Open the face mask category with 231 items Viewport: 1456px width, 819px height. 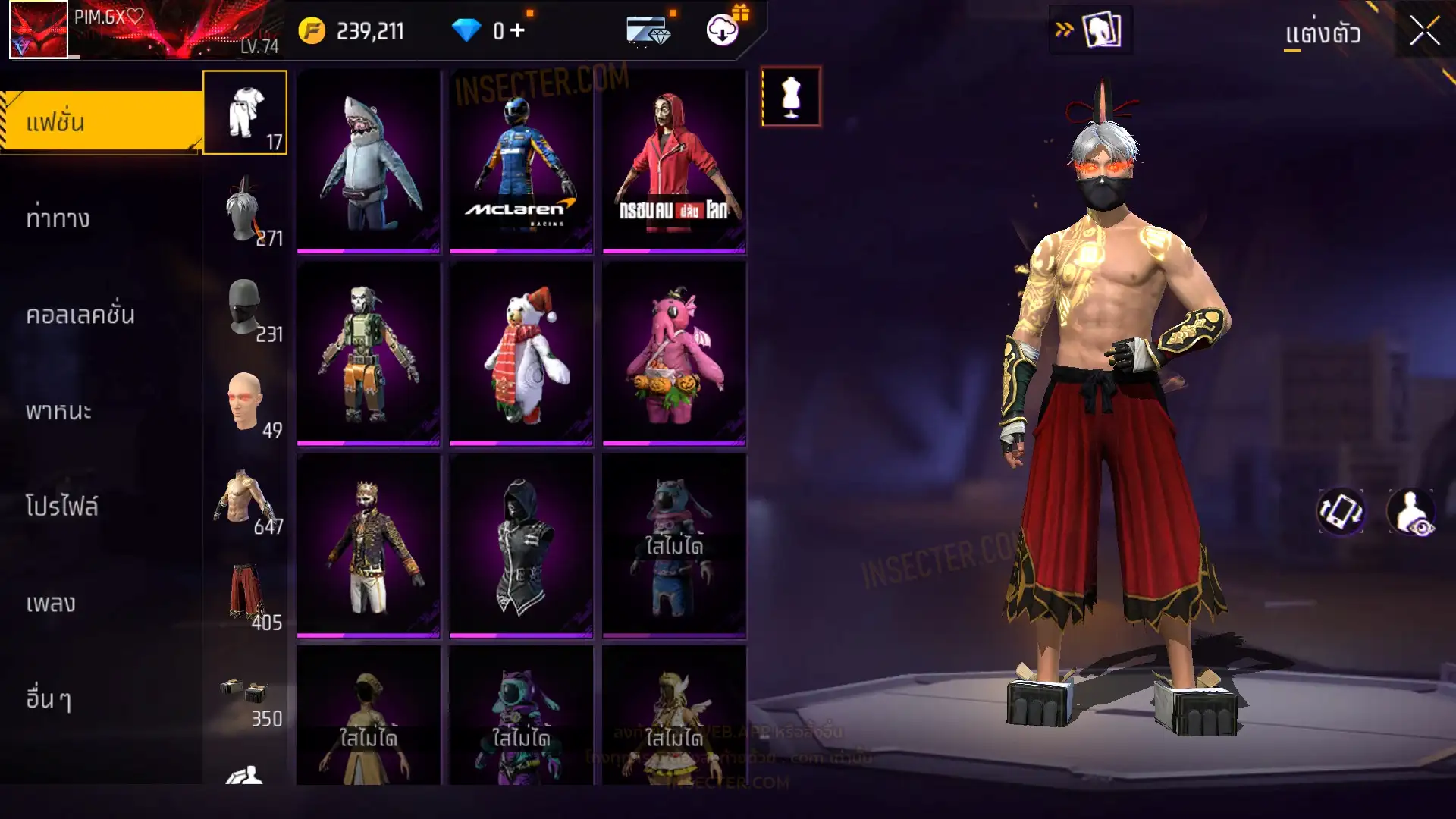point(245,307)
